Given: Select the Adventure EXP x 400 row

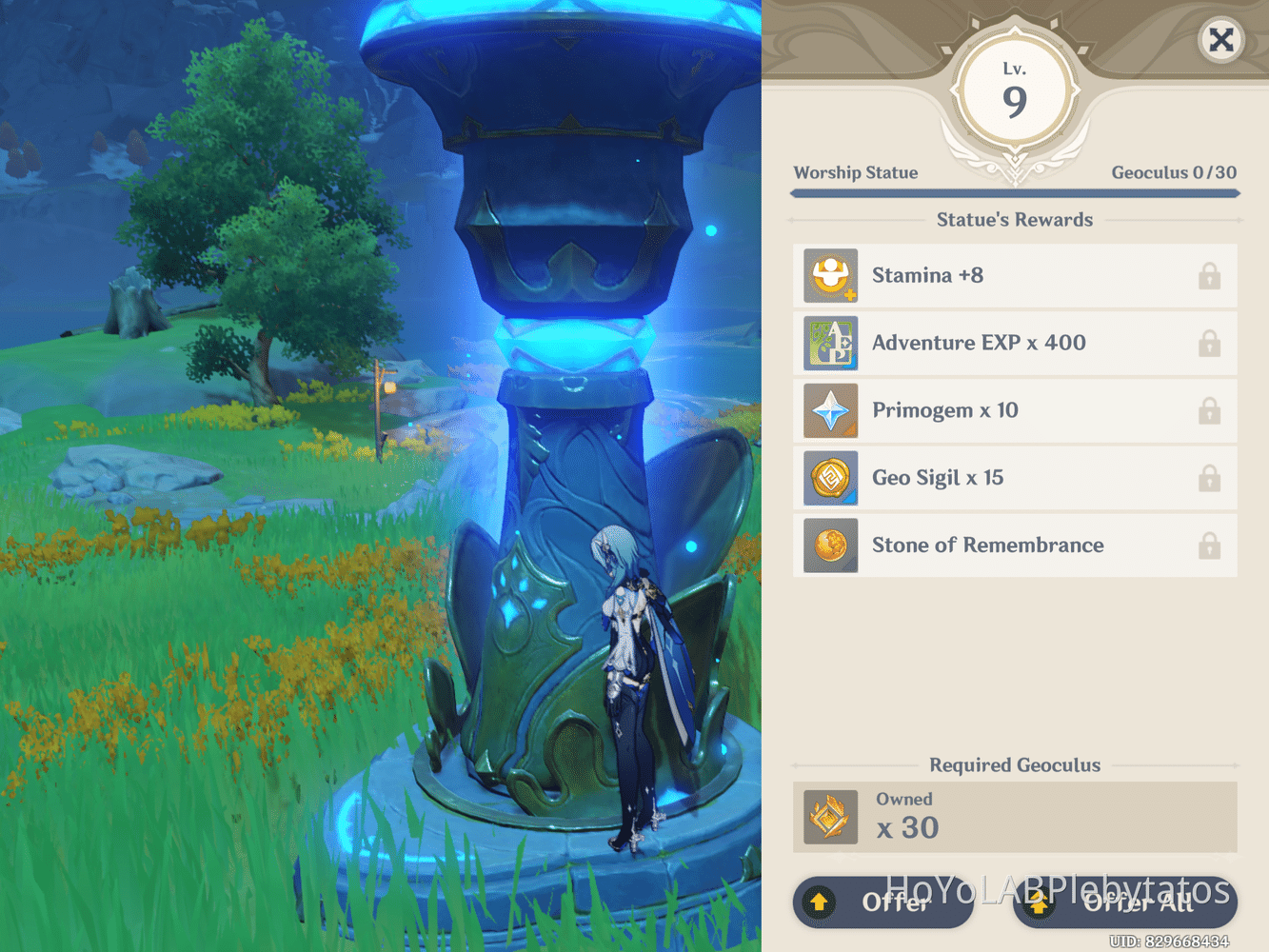Looking at the screenshot, I should [x=1015, y=344].
